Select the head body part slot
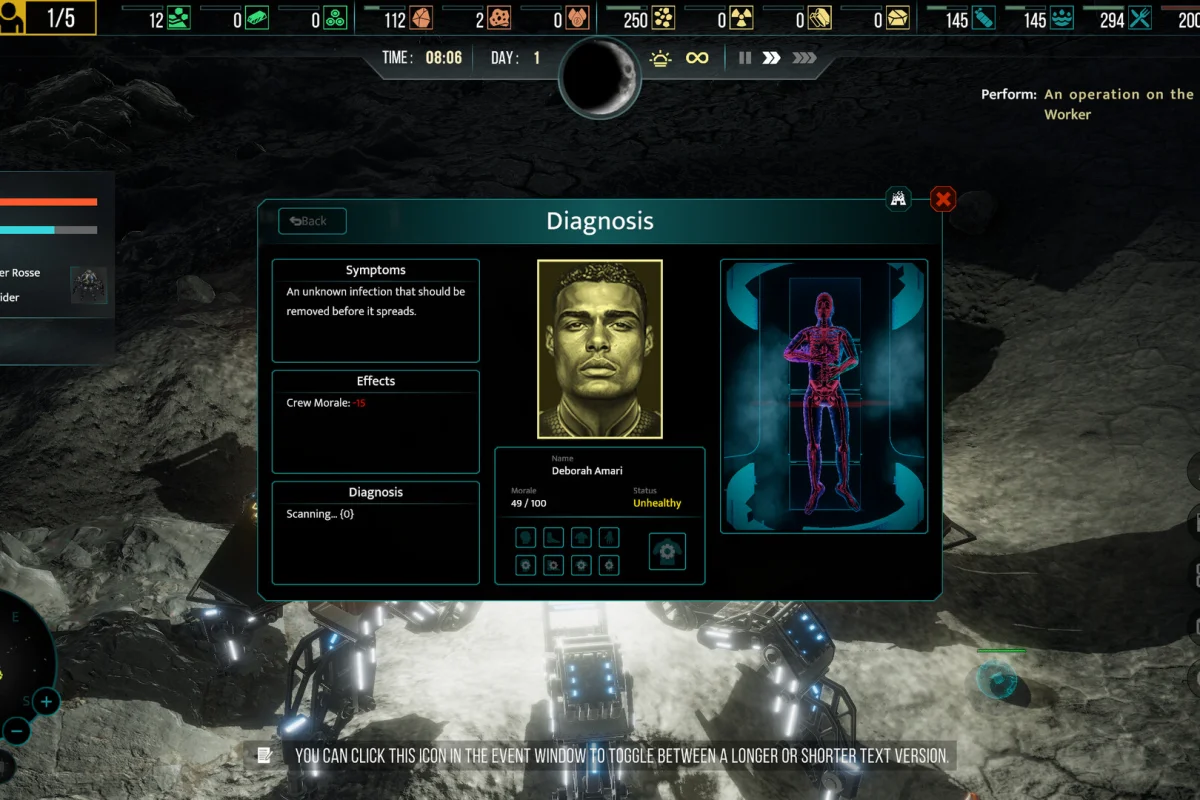1200x800 pixels. pos(526,538)
